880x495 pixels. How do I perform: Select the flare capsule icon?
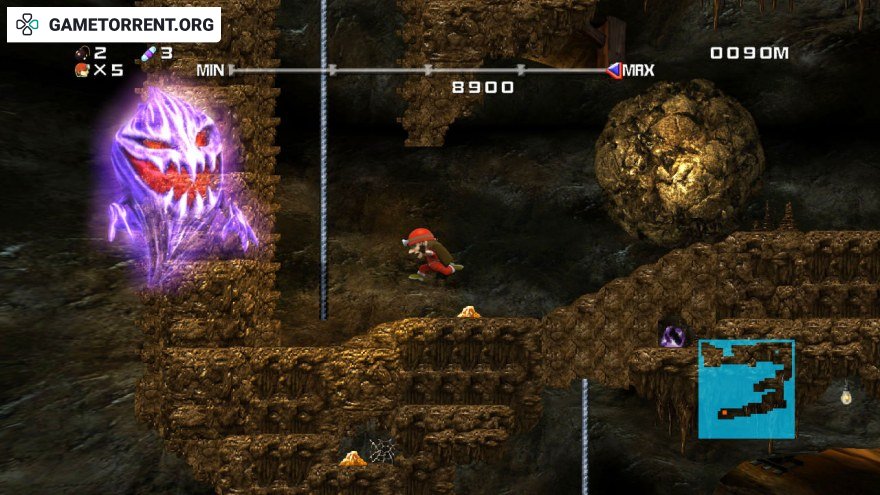pyautogui.click(x=148, y=53)
